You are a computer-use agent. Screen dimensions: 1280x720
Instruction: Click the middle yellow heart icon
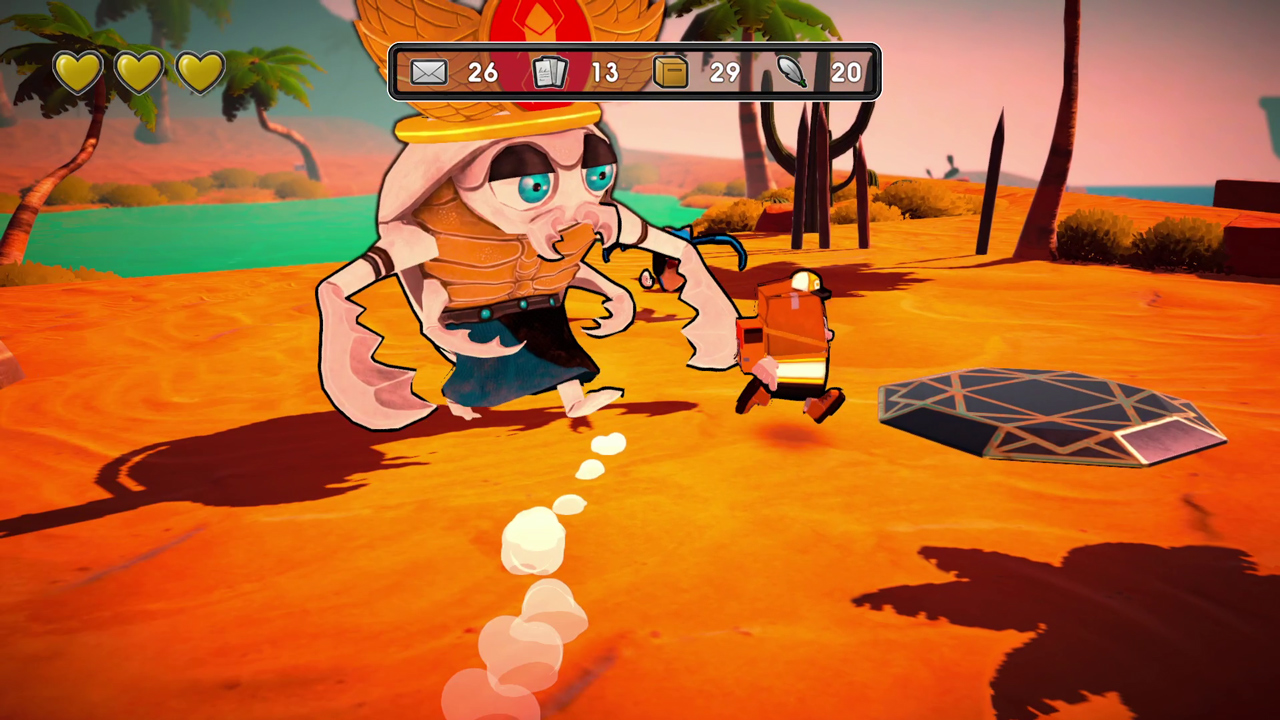138,70
